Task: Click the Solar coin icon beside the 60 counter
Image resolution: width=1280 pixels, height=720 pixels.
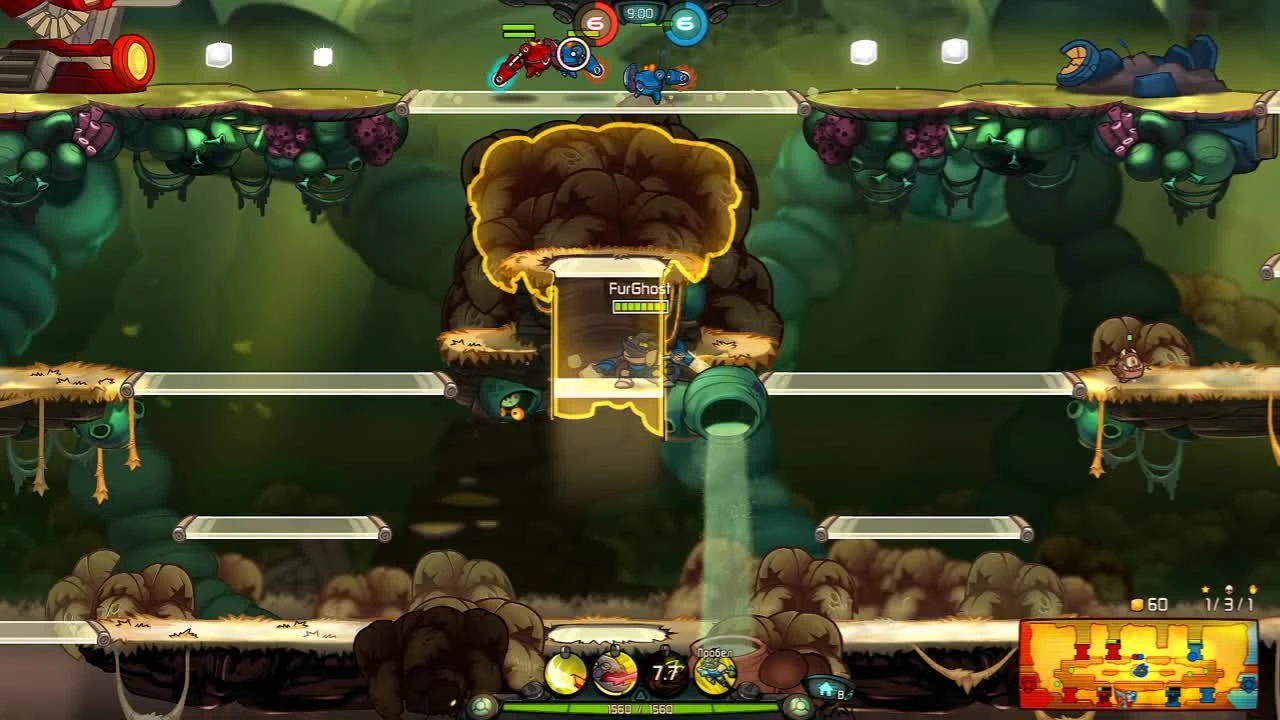Action: (1136, 604)
